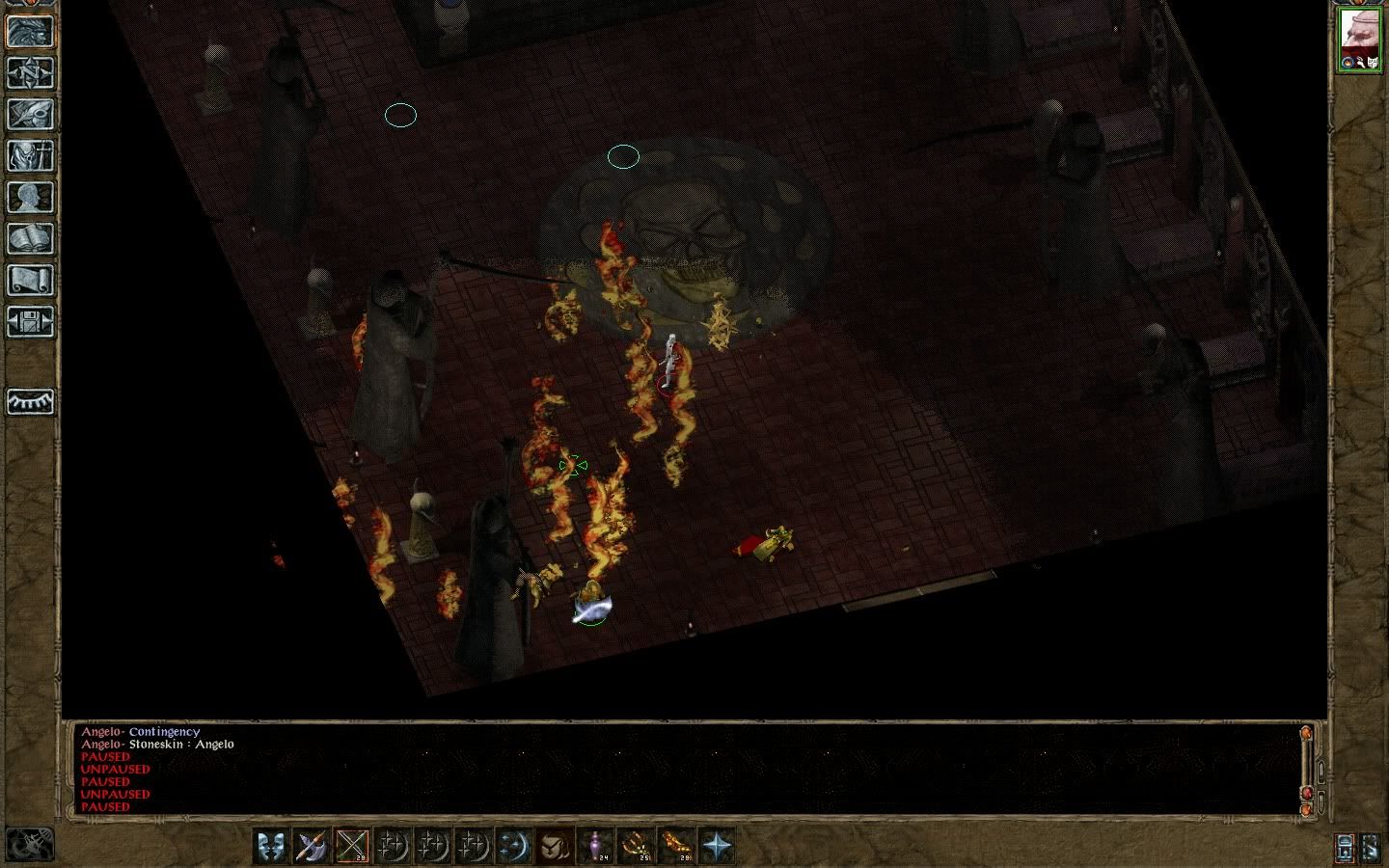
Task: Use the golden claw quick item
Action: (x=636, y=846)
